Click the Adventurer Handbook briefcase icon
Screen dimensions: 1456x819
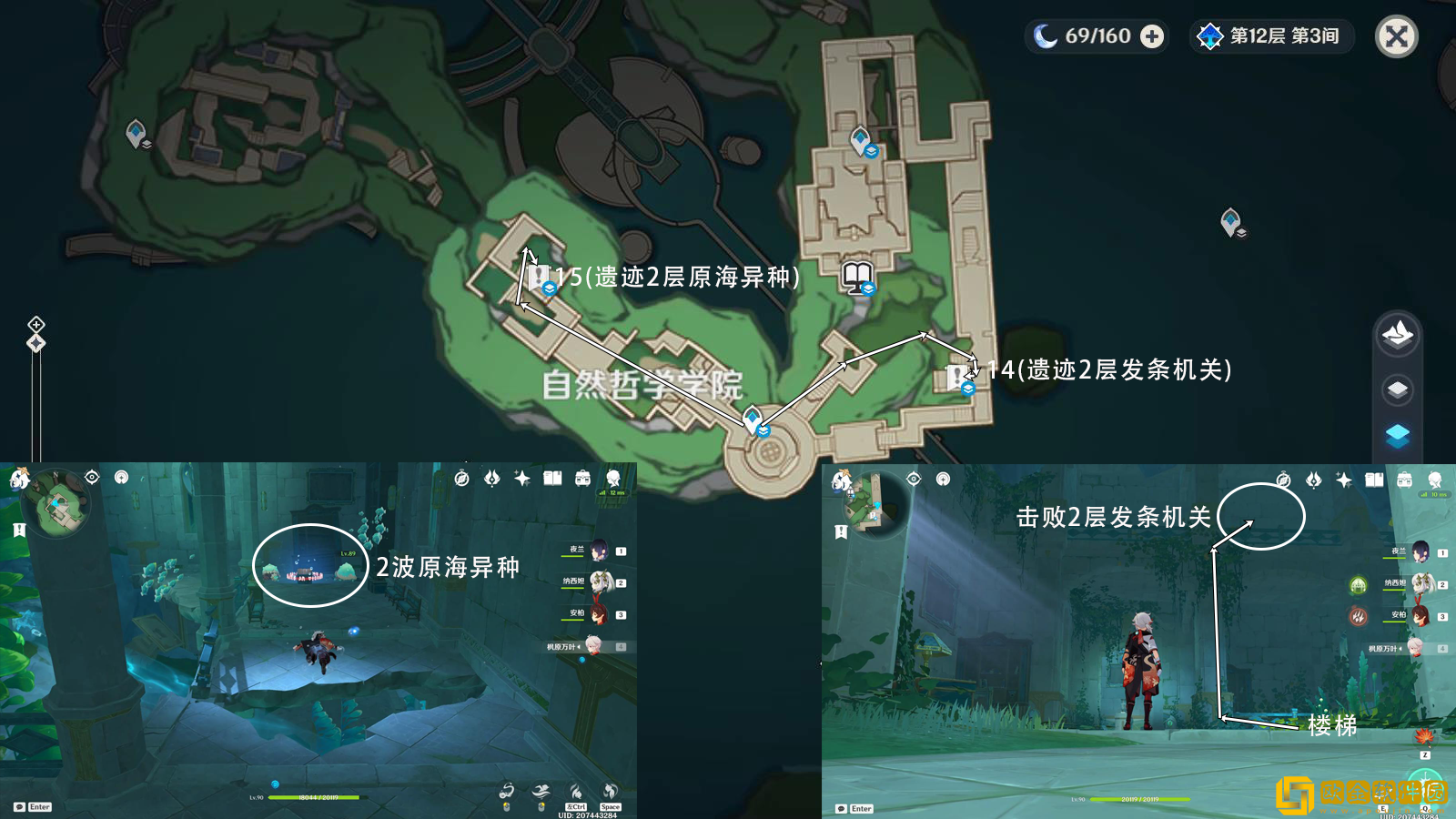582,479
